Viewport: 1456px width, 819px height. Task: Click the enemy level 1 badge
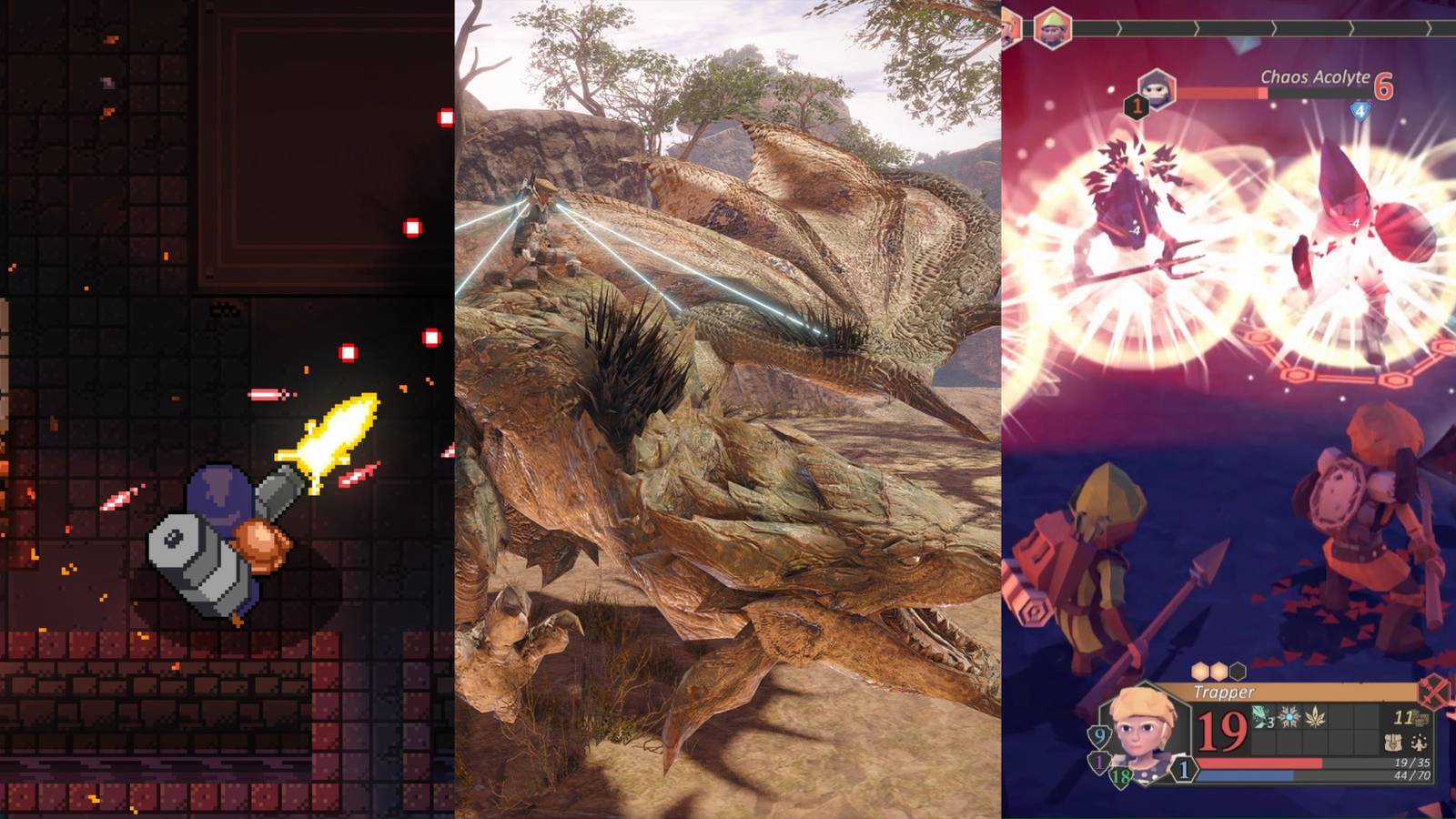tap(1137, 106)
